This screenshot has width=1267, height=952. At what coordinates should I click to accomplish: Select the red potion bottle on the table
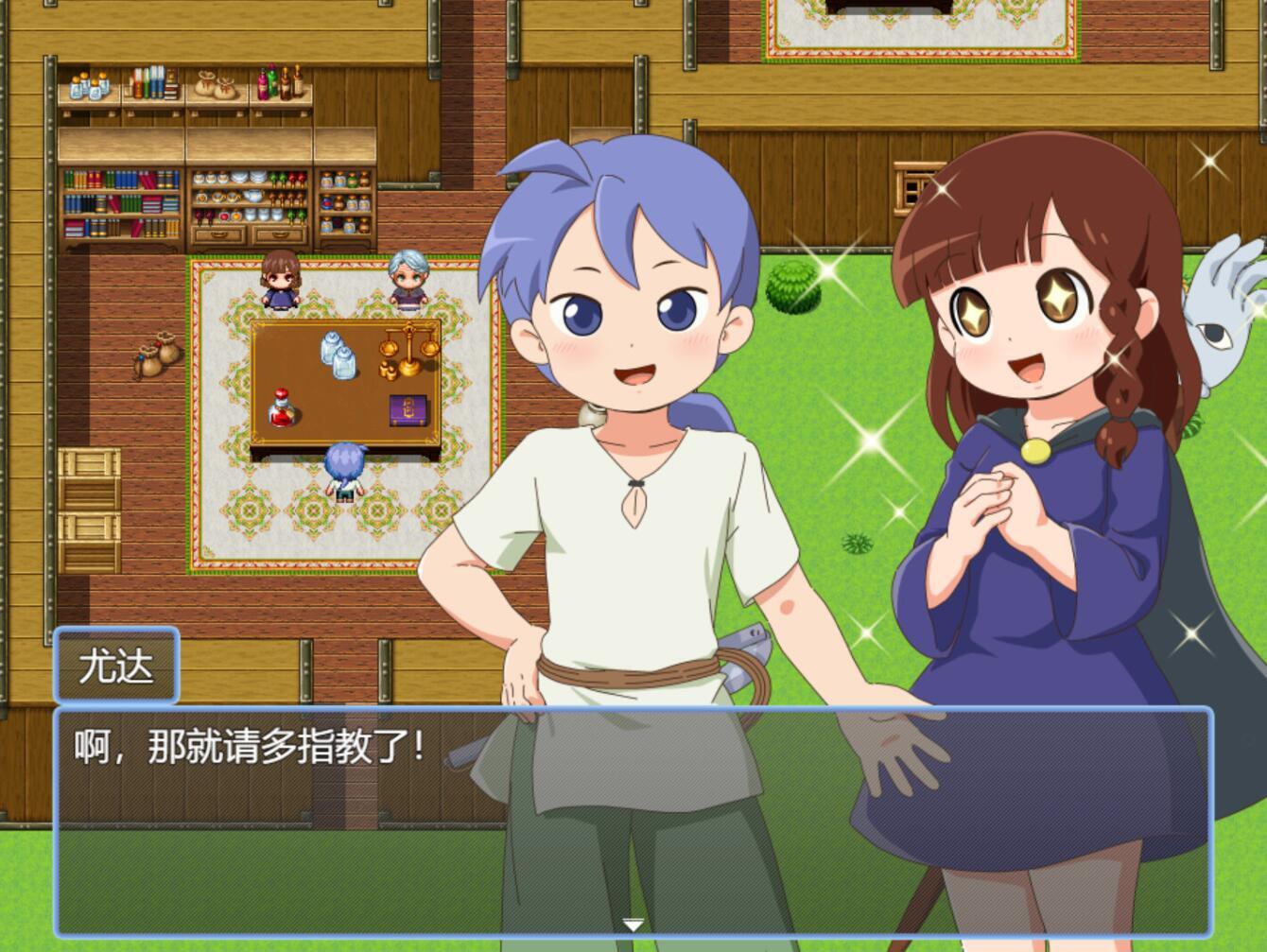coord(281,409)
